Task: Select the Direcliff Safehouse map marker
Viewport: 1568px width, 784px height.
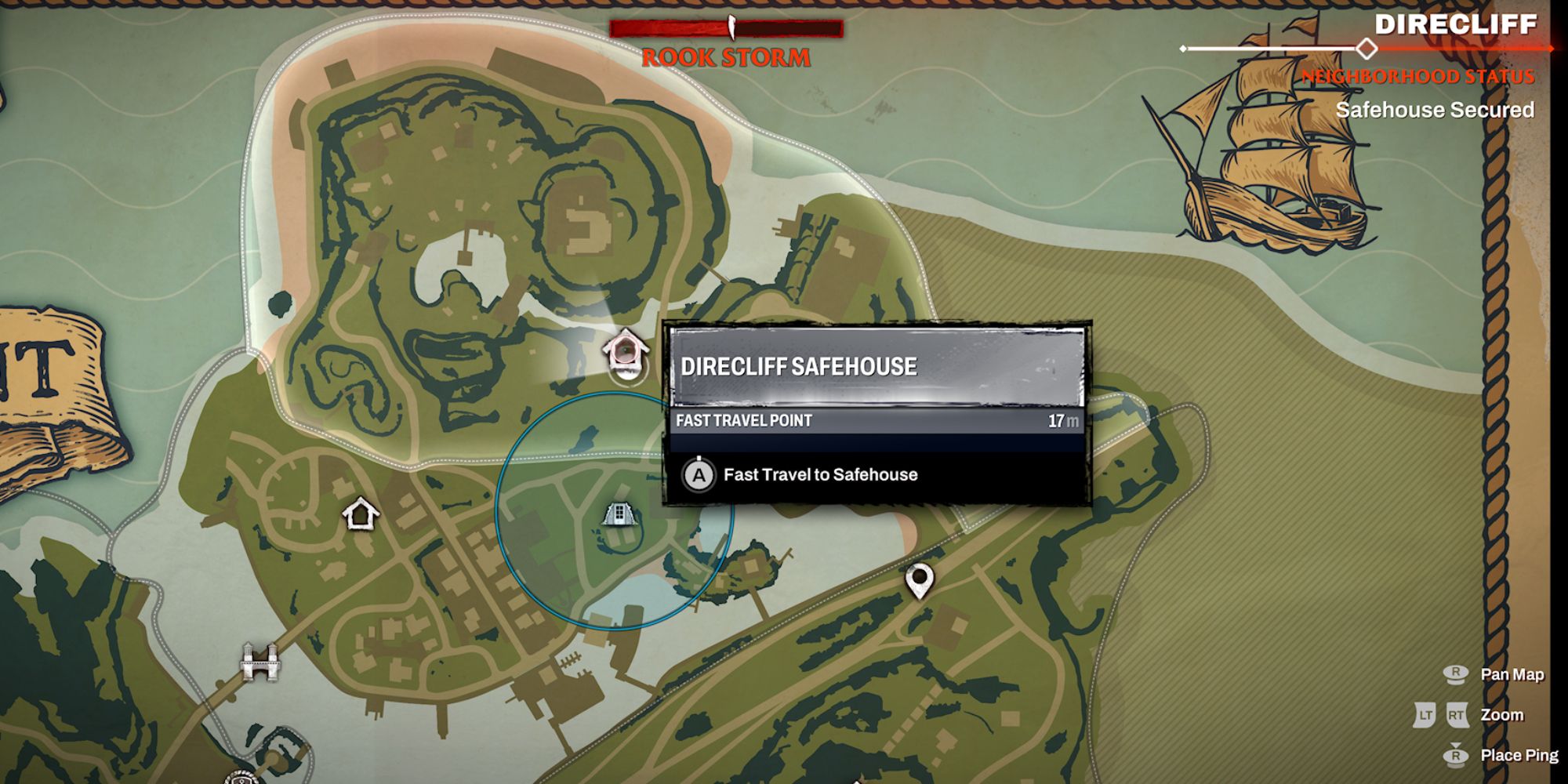Action: 625,351
